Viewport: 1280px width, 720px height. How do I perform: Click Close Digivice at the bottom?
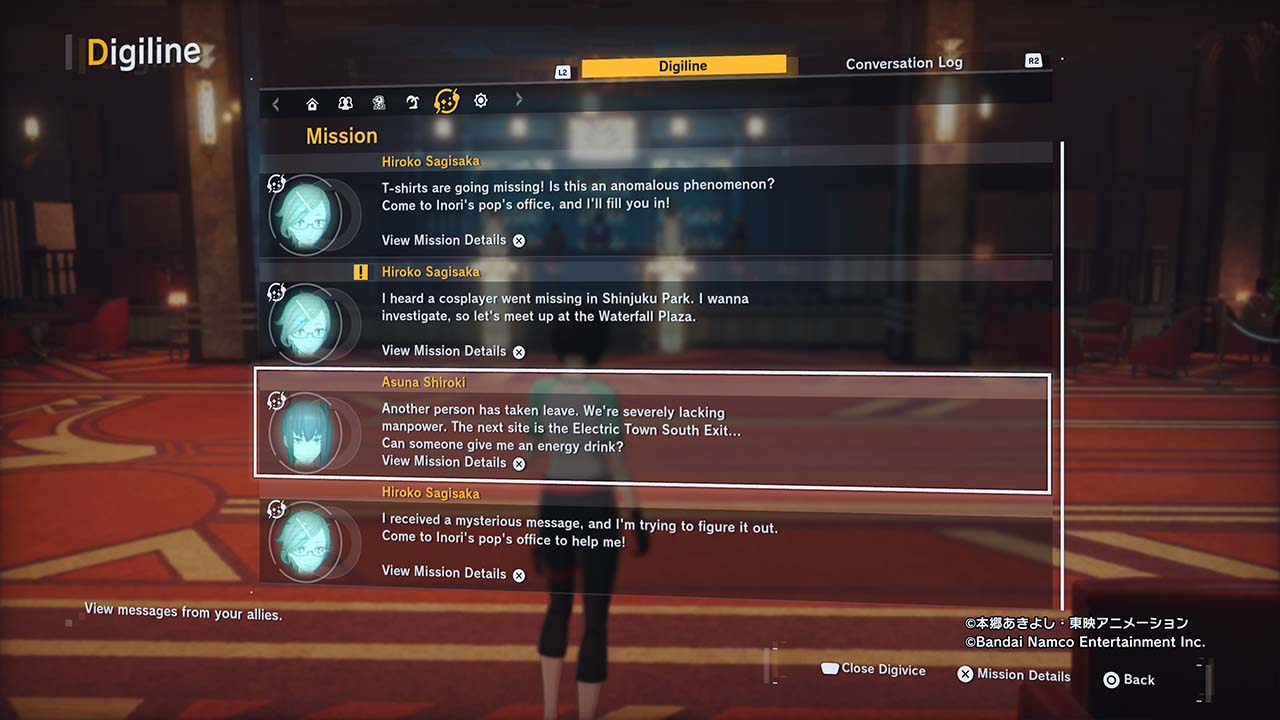click(x=873, y=669)
